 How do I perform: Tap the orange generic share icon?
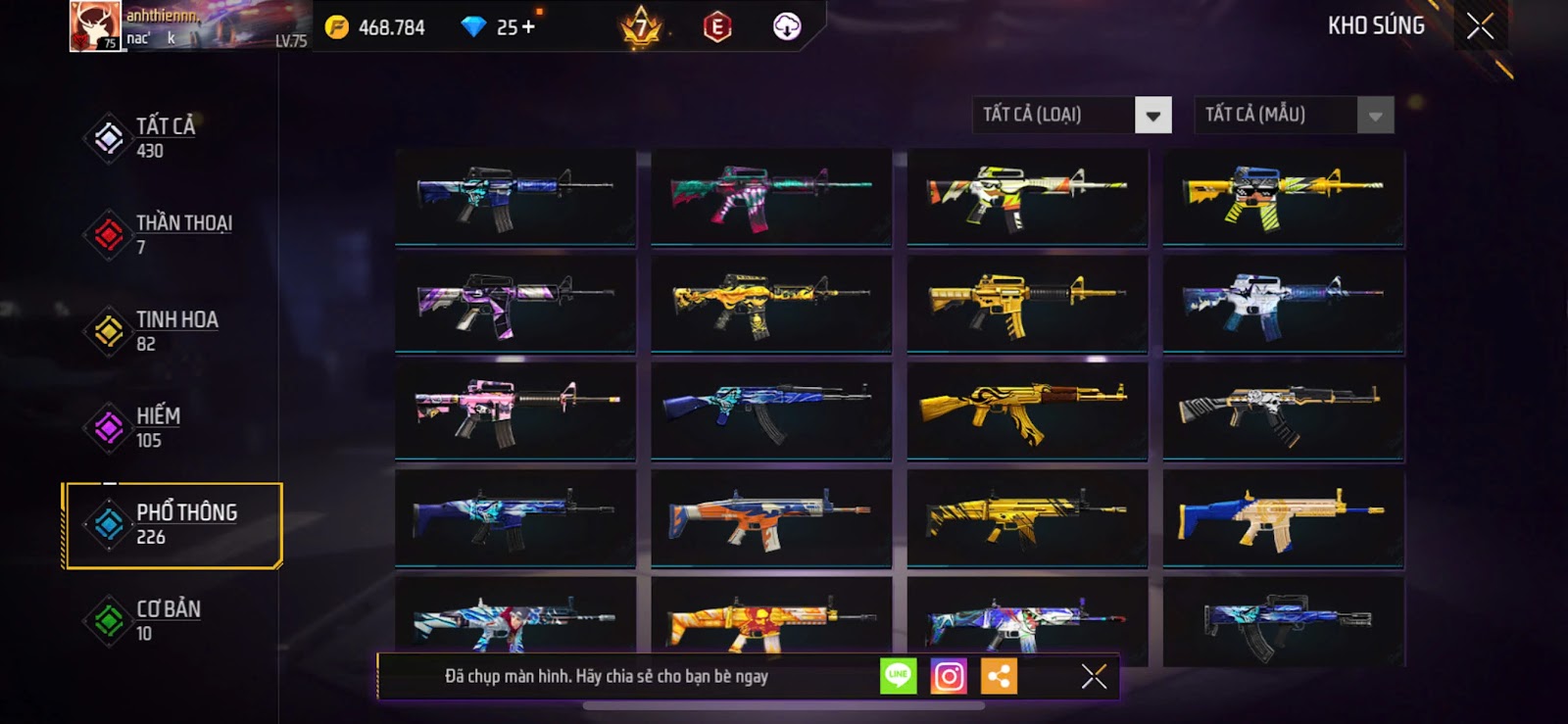[x=999, y=676]
